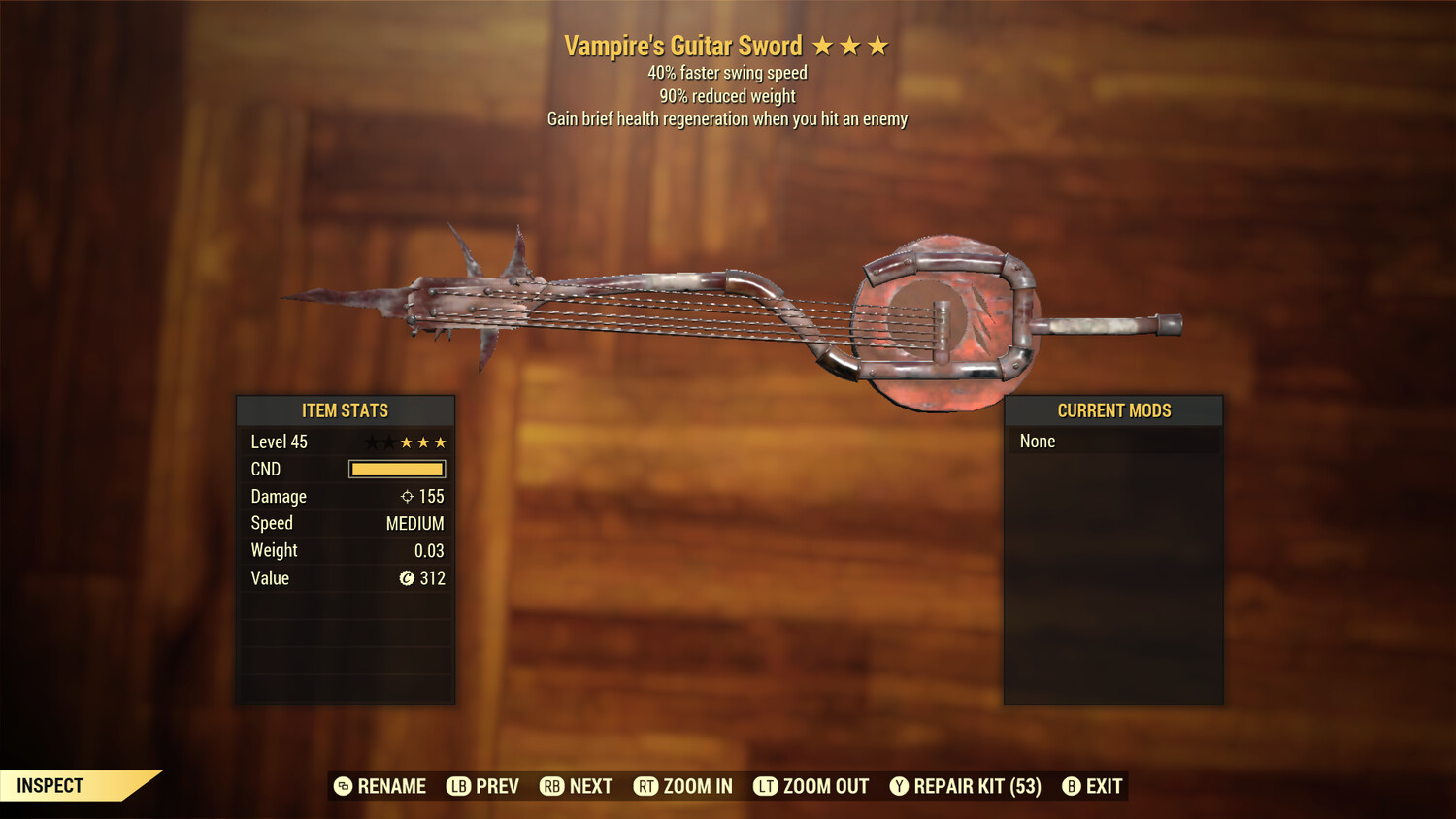
Task: Use REPAIR KIT (53) on the weapon
Action: point(966,786)
